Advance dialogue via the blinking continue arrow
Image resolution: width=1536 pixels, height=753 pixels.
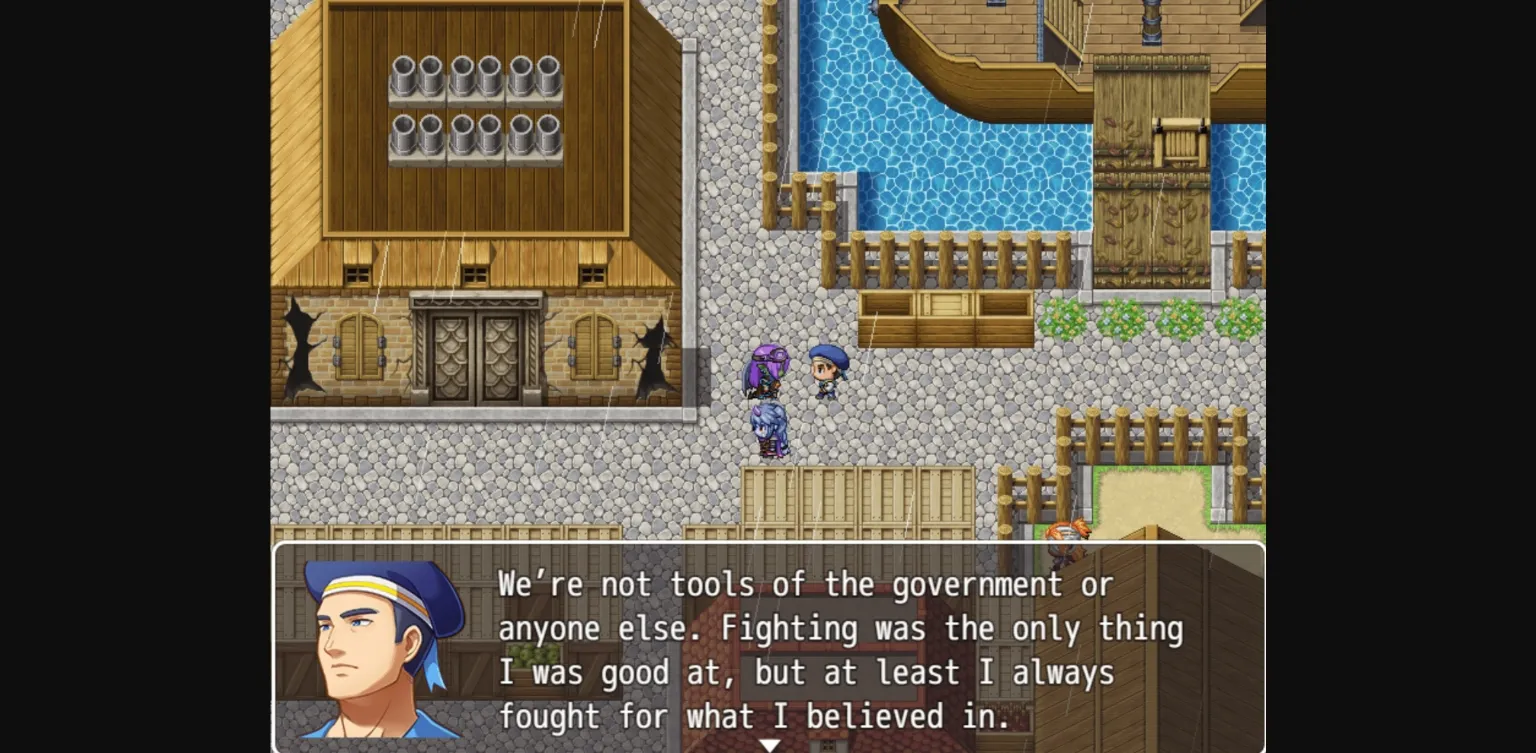[x=770, y=744]
